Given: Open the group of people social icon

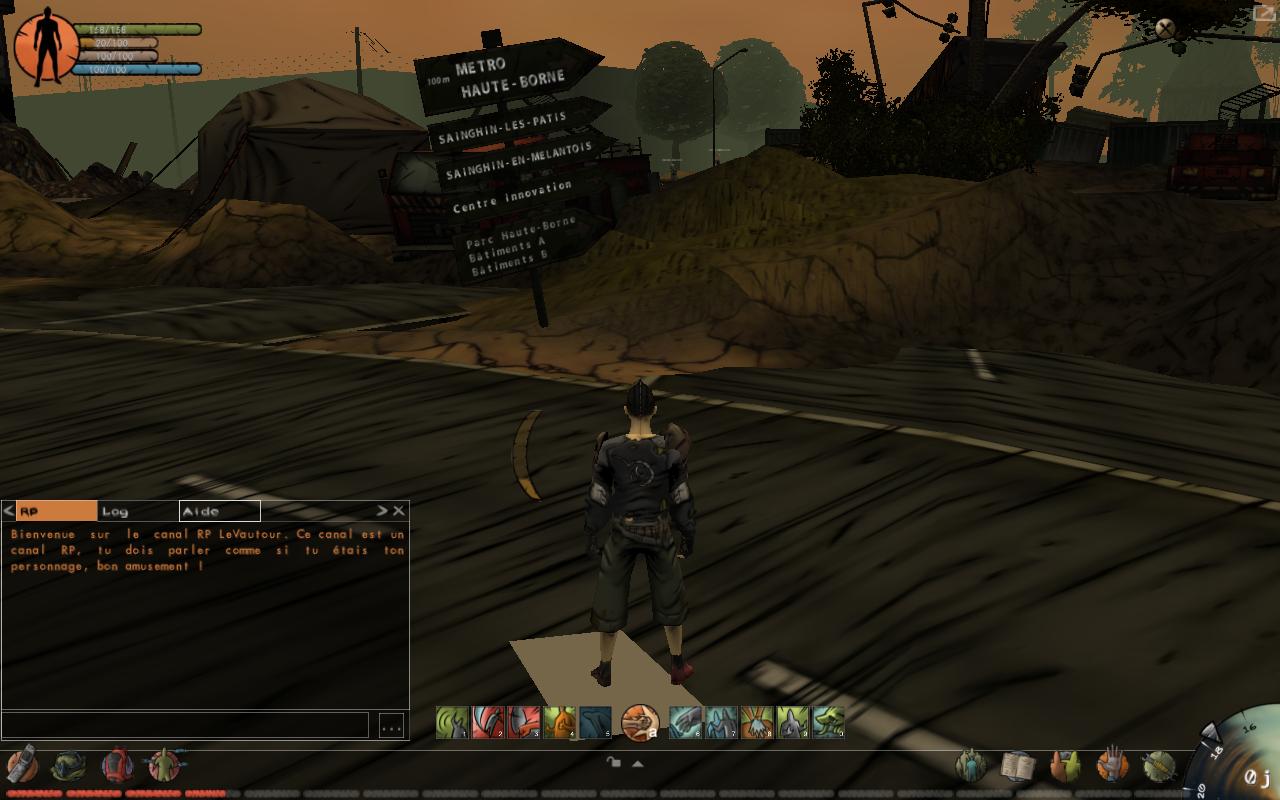Looking at the screenshot, I should point(971,766).
